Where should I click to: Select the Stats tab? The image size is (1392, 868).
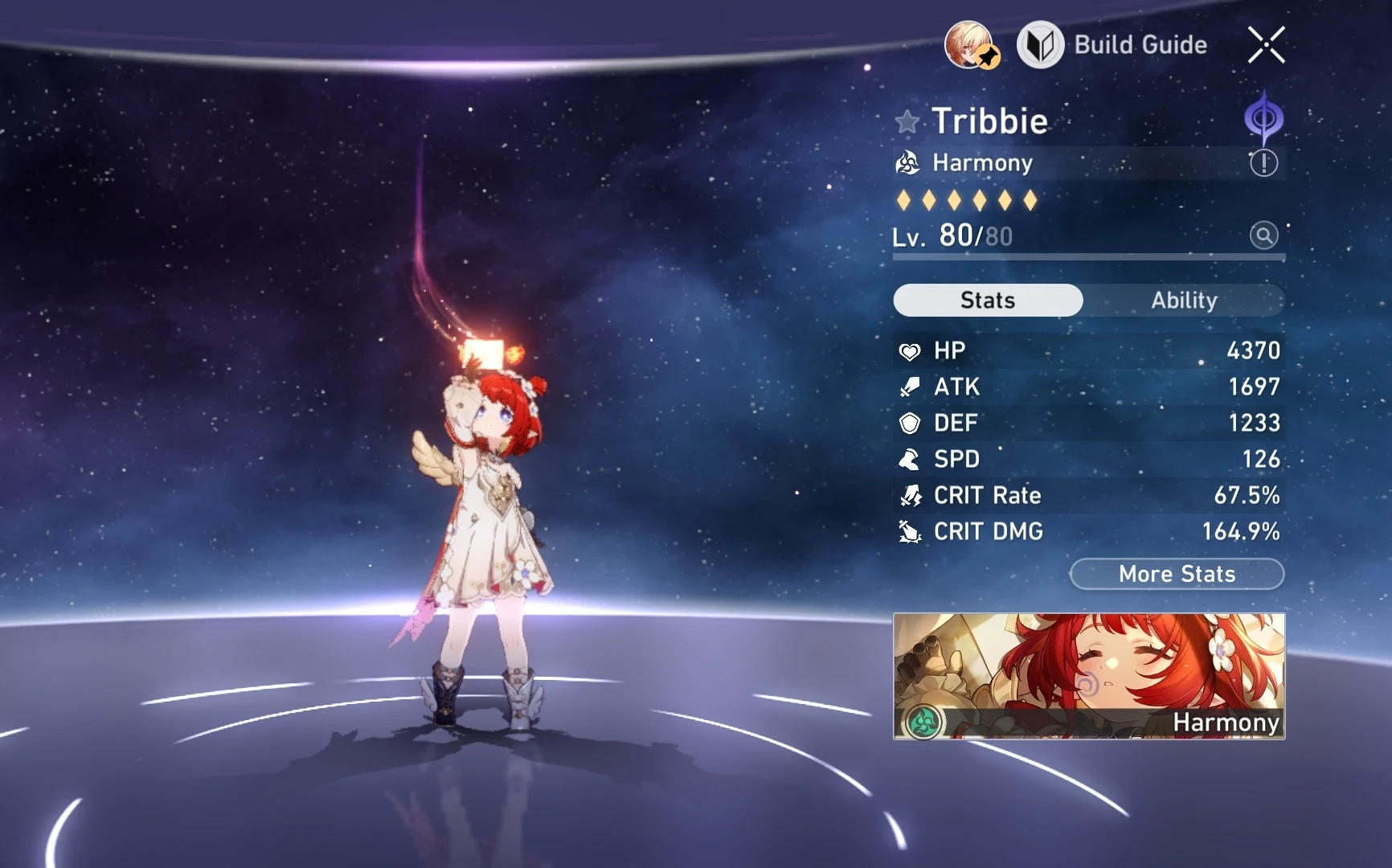pyautogui.click(x=987, y=299)
